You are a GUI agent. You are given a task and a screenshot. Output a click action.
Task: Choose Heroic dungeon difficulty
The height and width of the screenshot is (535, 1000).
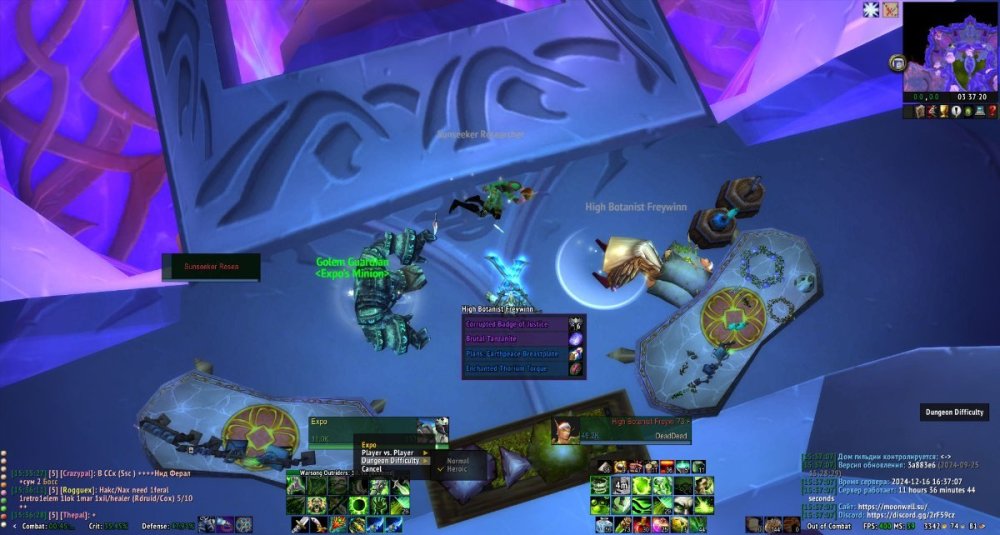coord(459,469)
